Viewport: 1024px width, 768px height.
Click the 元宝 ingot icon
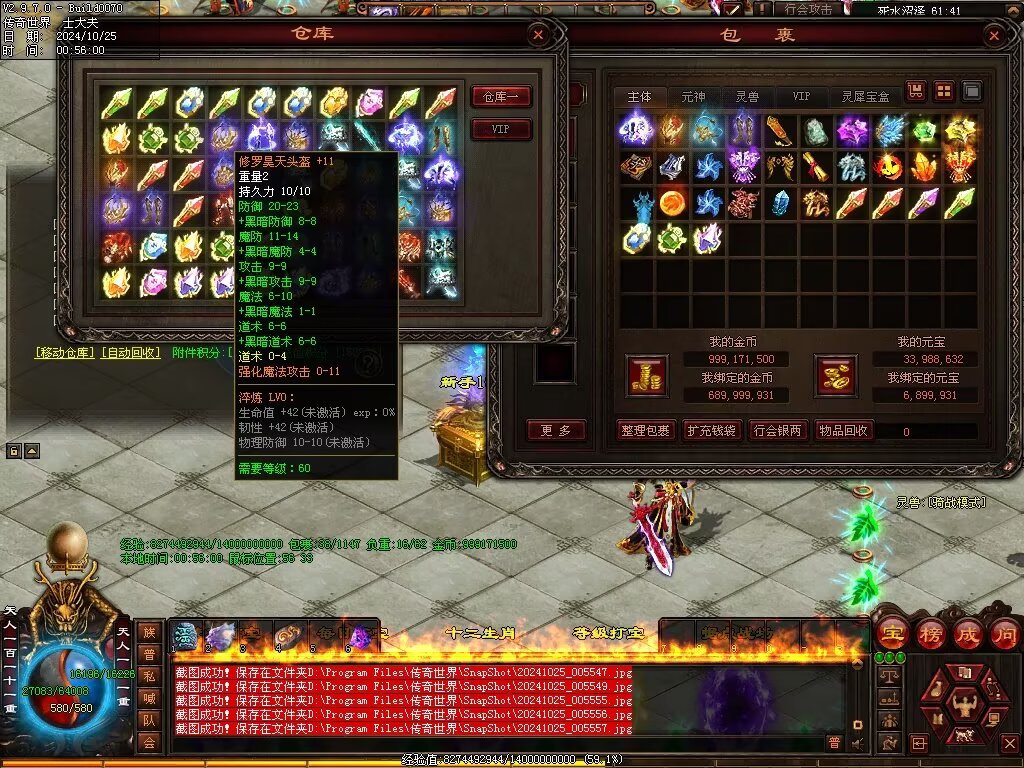pos(836,374)
